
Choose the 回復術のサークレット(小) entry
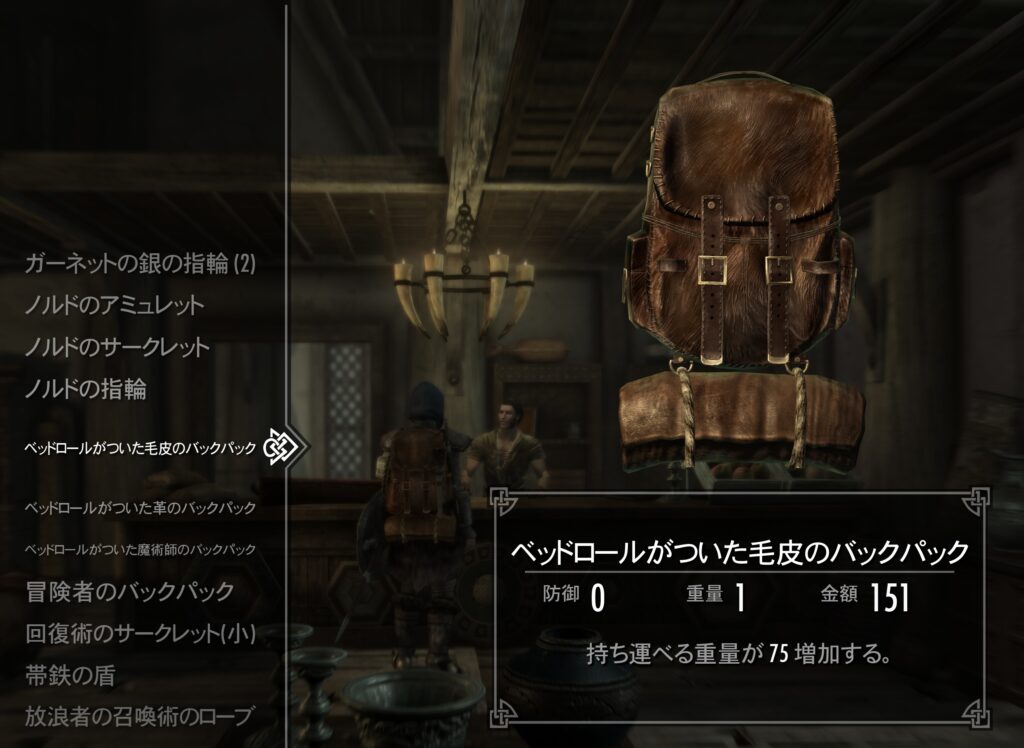140,634
